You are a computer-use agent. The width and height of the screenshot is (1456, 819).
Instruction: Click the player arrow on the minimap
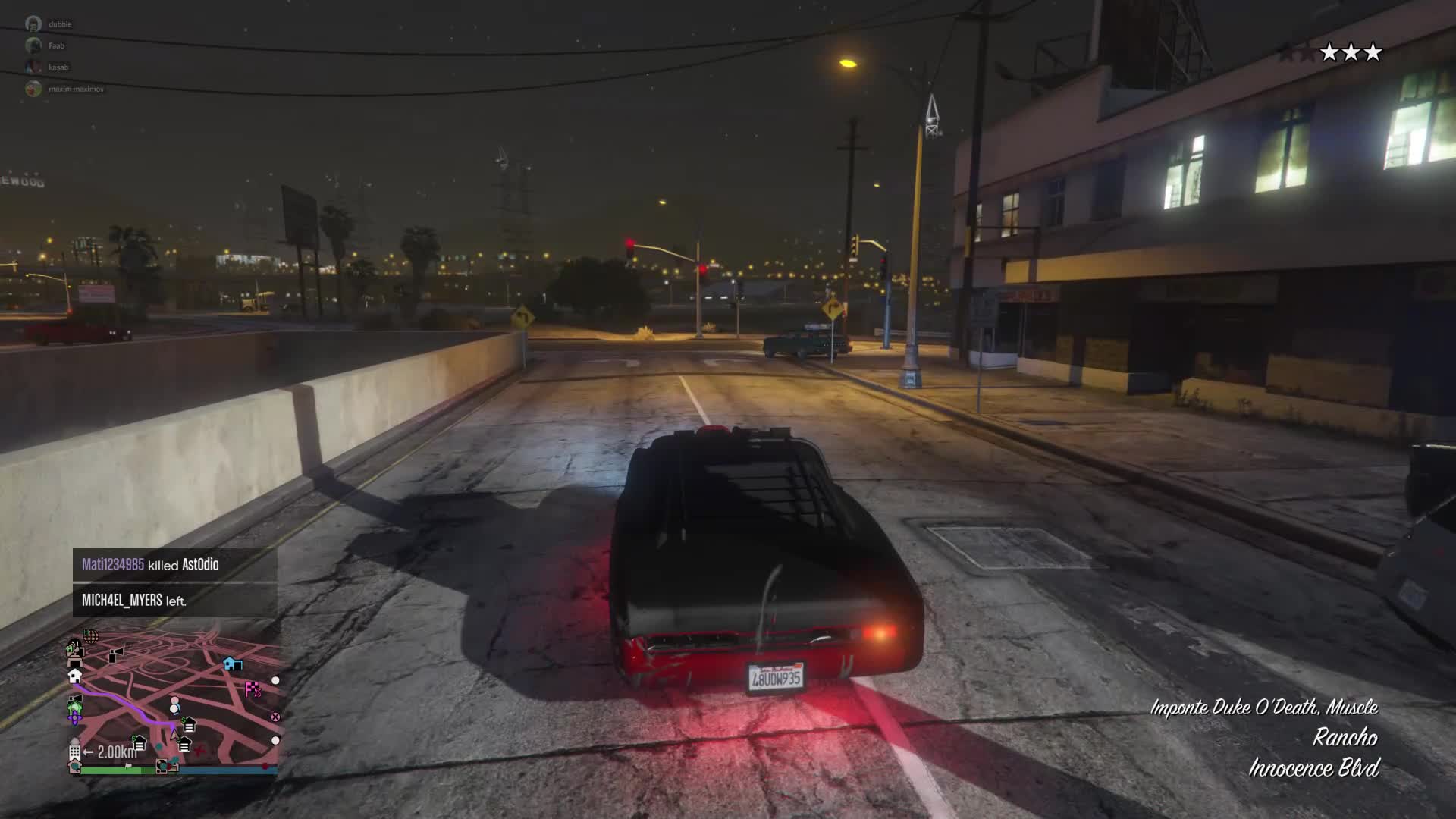tap(174, 733)
